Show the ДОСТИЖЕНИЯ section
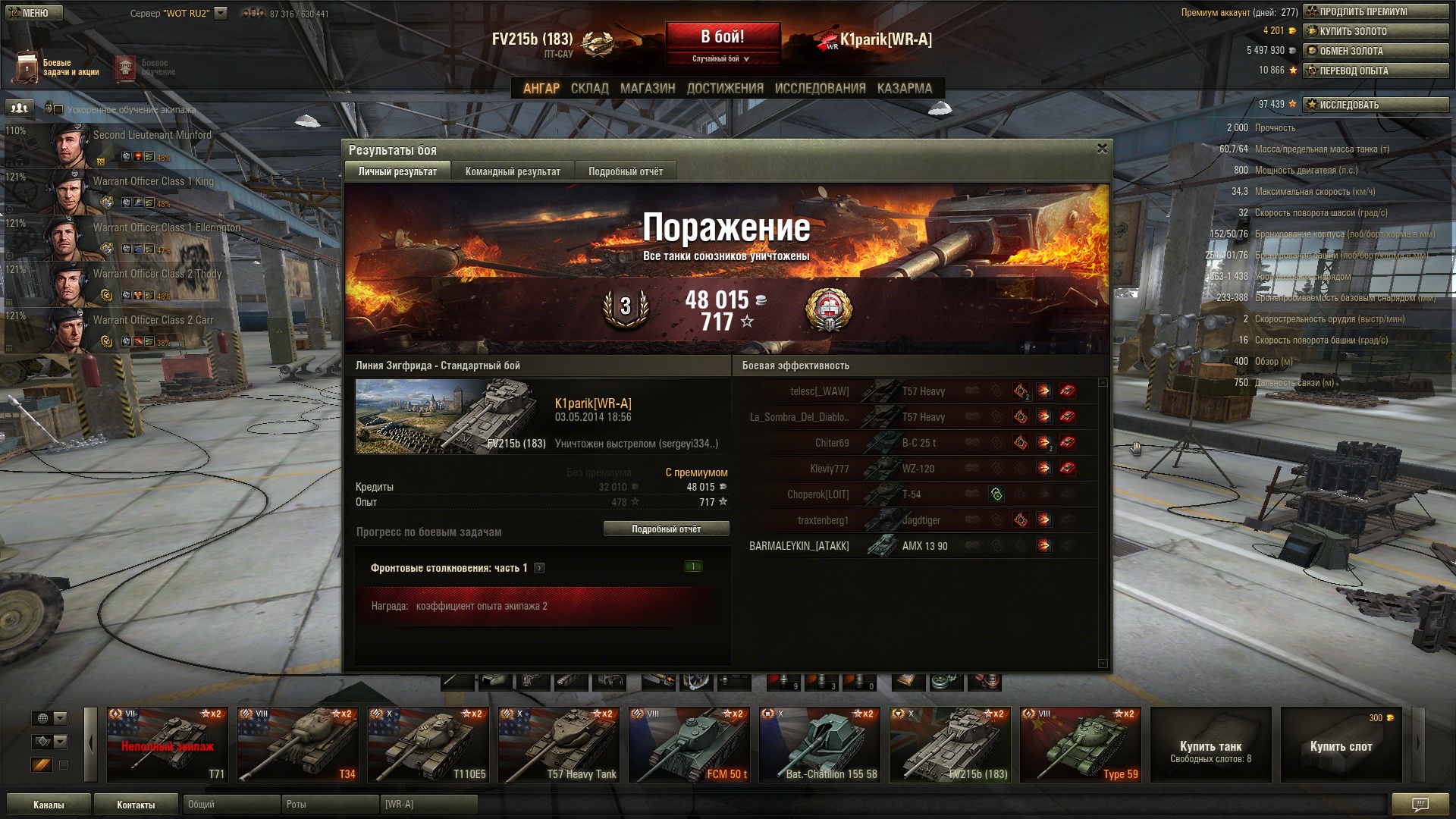Viewport: 1456px width, 819px height. pos(725,89)
